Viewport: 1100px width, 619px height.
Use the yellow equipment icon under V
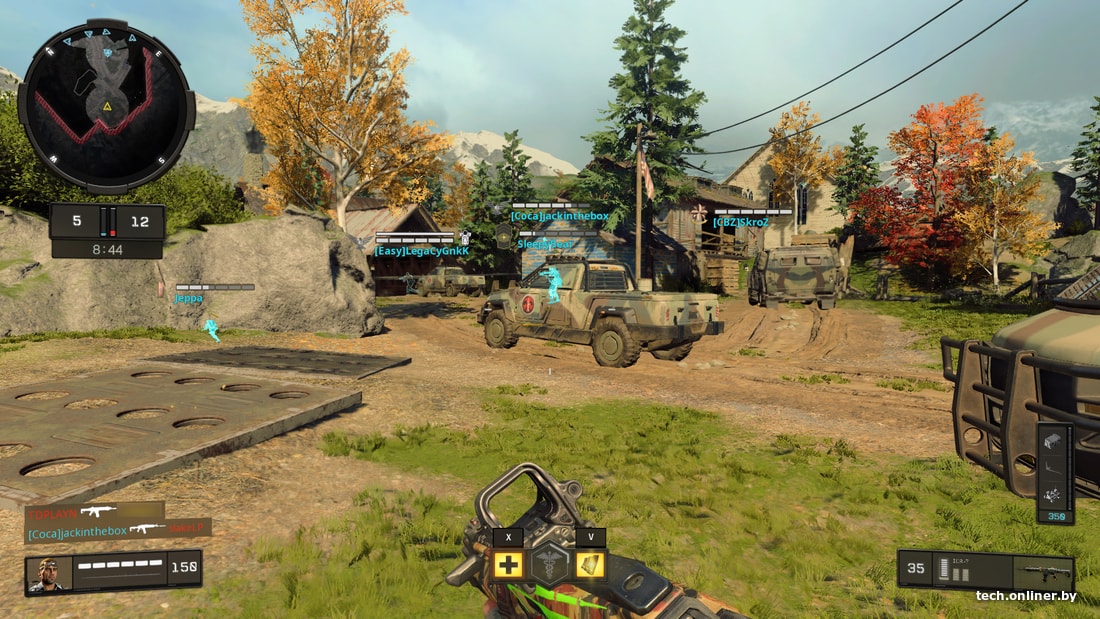(590, 564)
